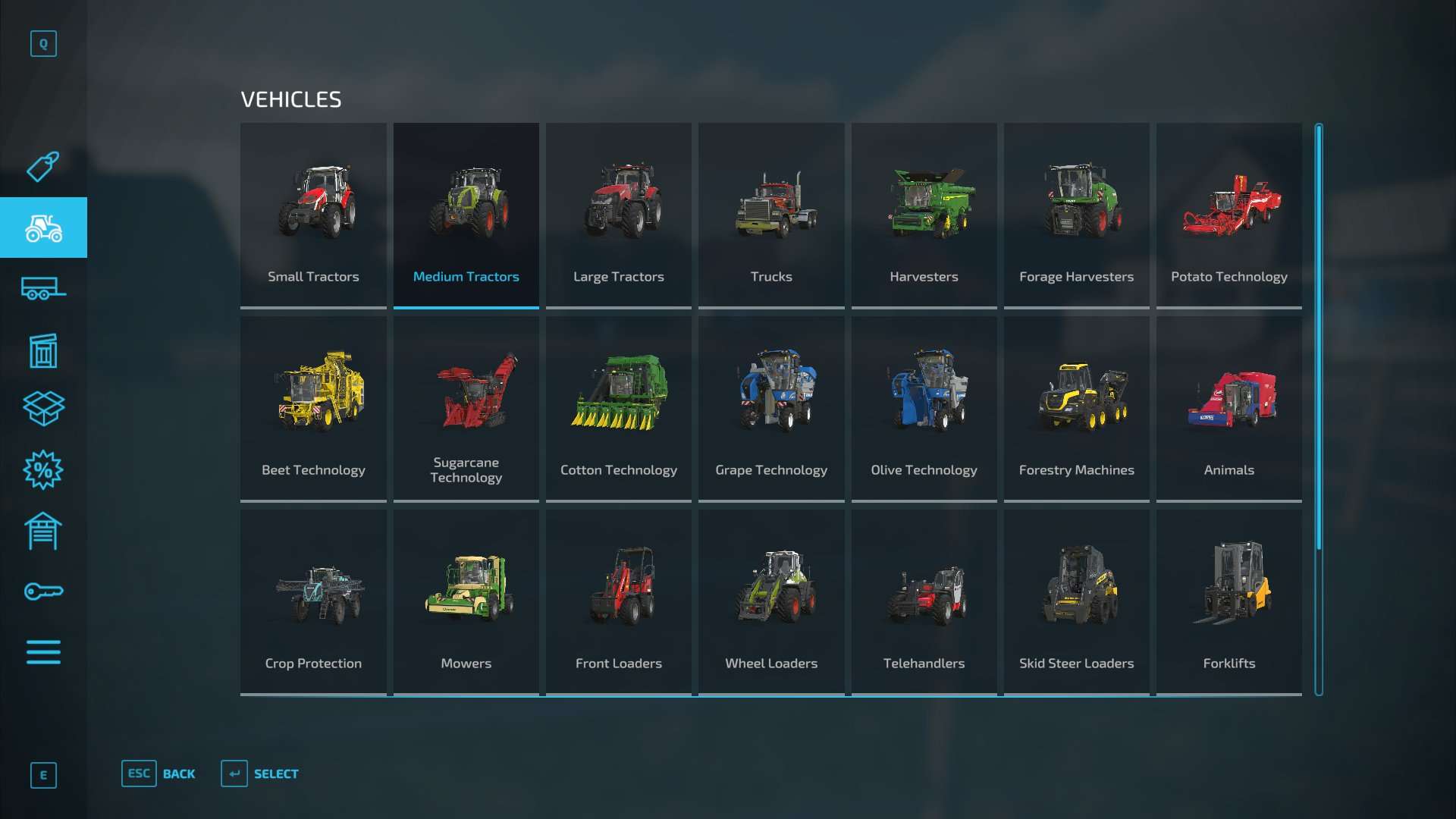Open the price tag brands sidebar icon
The image size is (1456, 819).
point(43,166)
